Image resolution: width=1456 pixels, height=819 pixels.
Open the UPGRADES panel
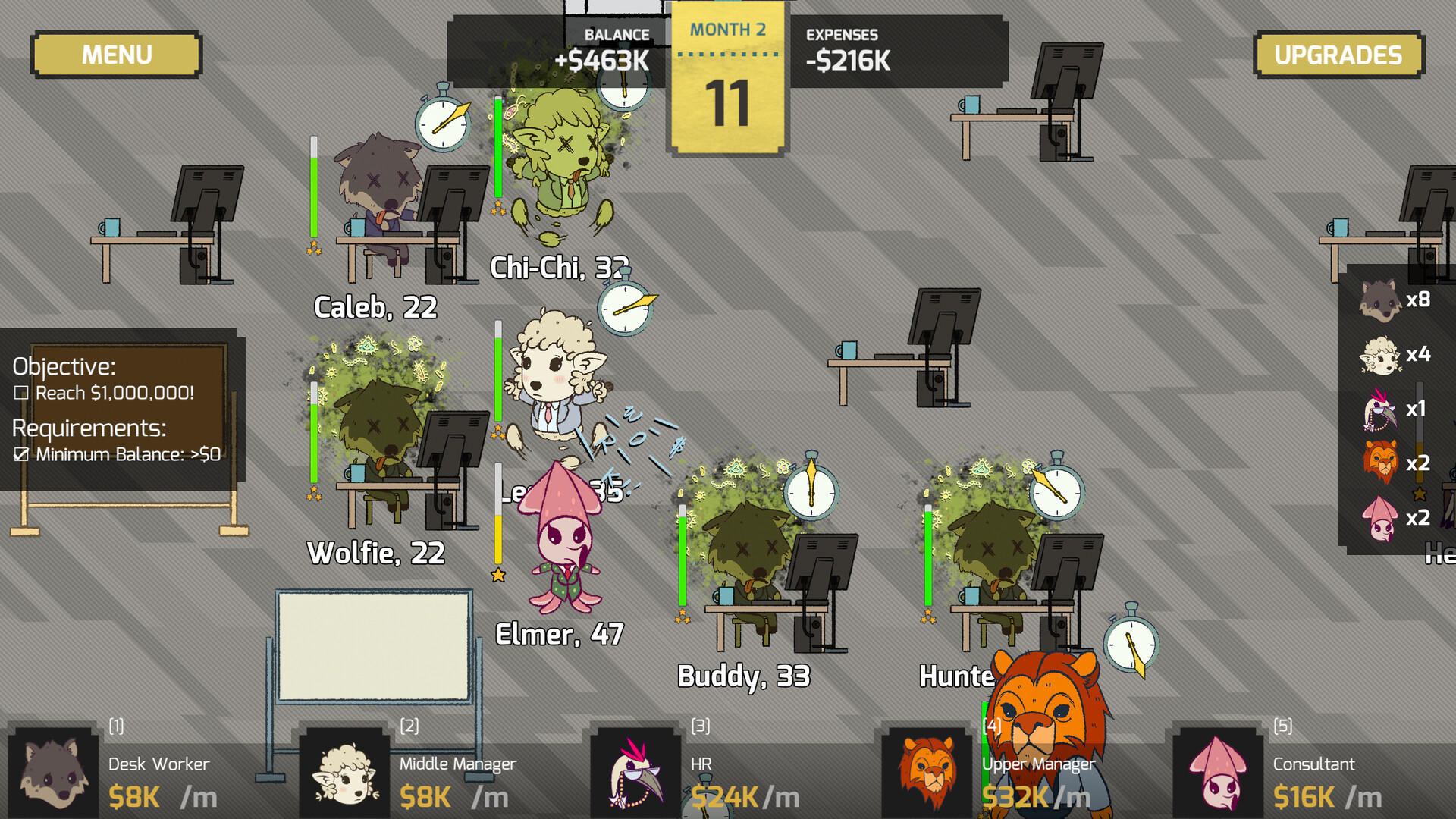[x=1338, y=54]
